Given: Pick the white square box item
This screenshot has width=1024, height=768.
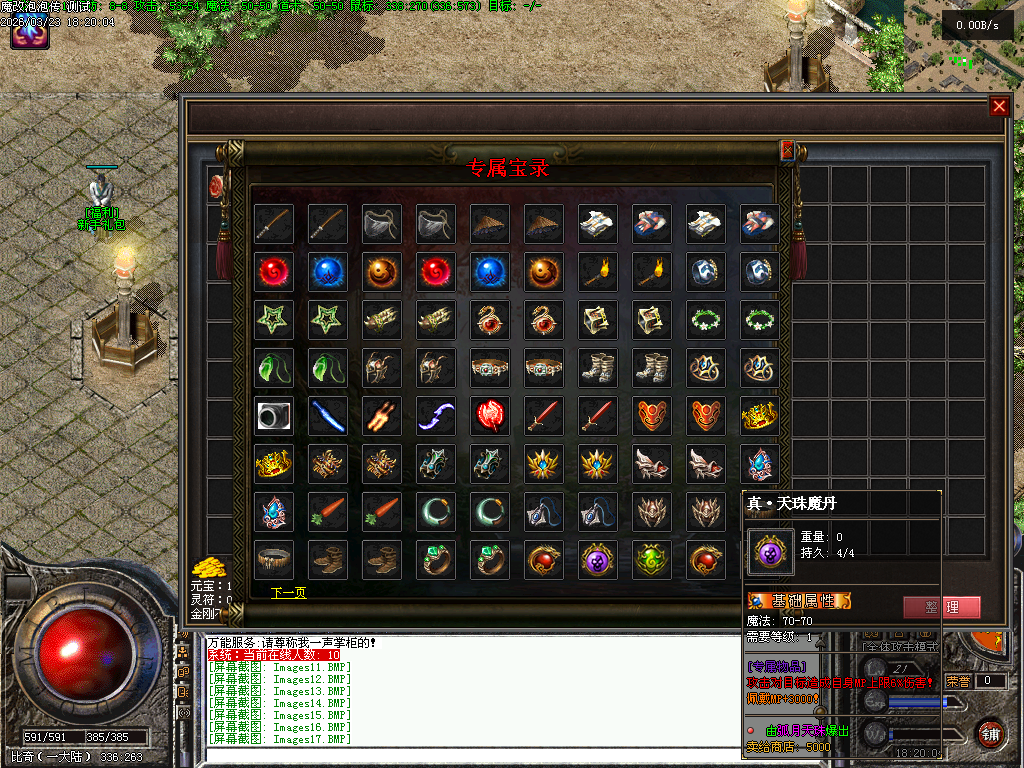Looking at the screenshot, I should pos(274,416).
